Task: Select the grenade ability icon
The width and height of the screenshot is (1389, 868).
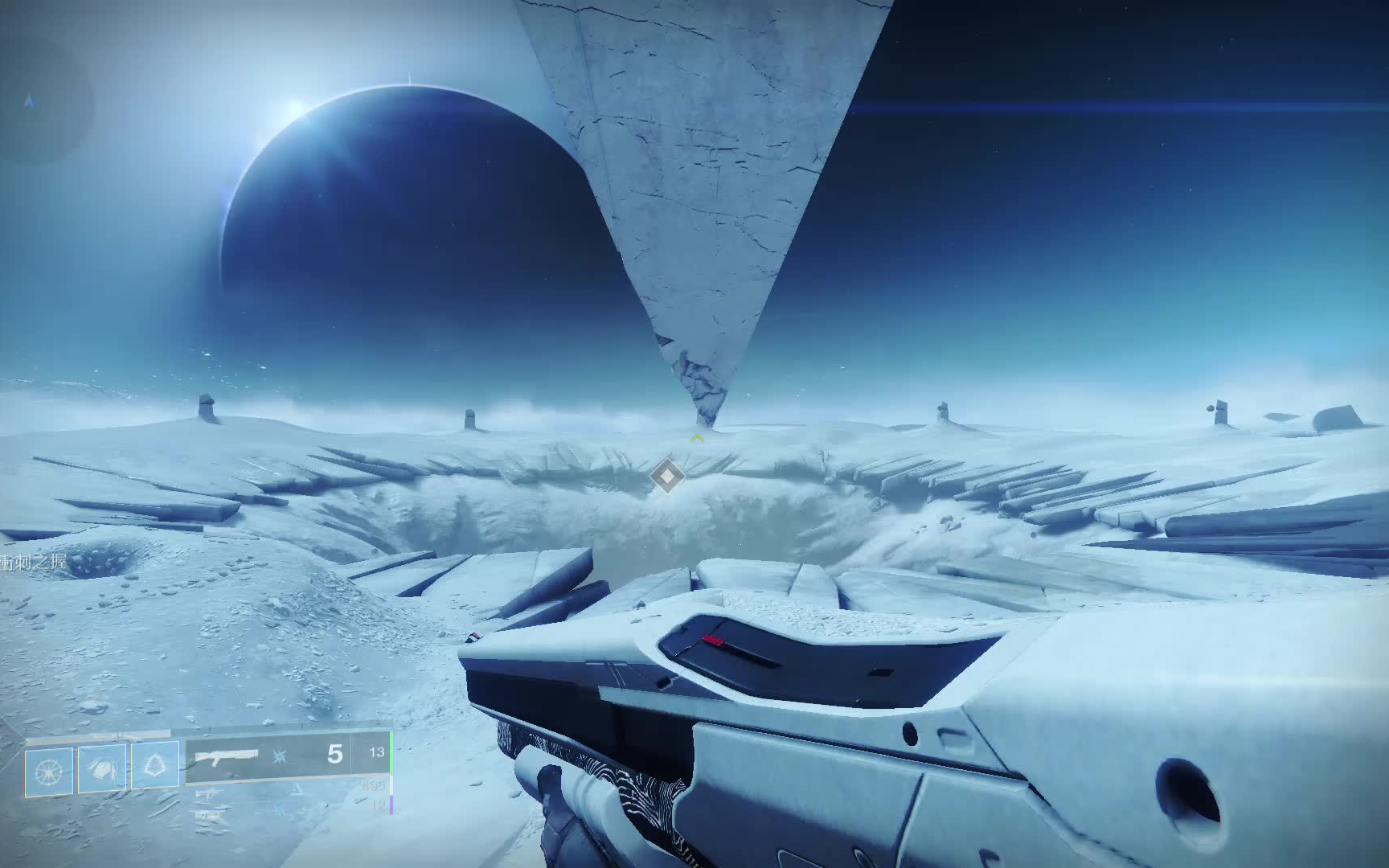Action: click(x=49, y=771)
